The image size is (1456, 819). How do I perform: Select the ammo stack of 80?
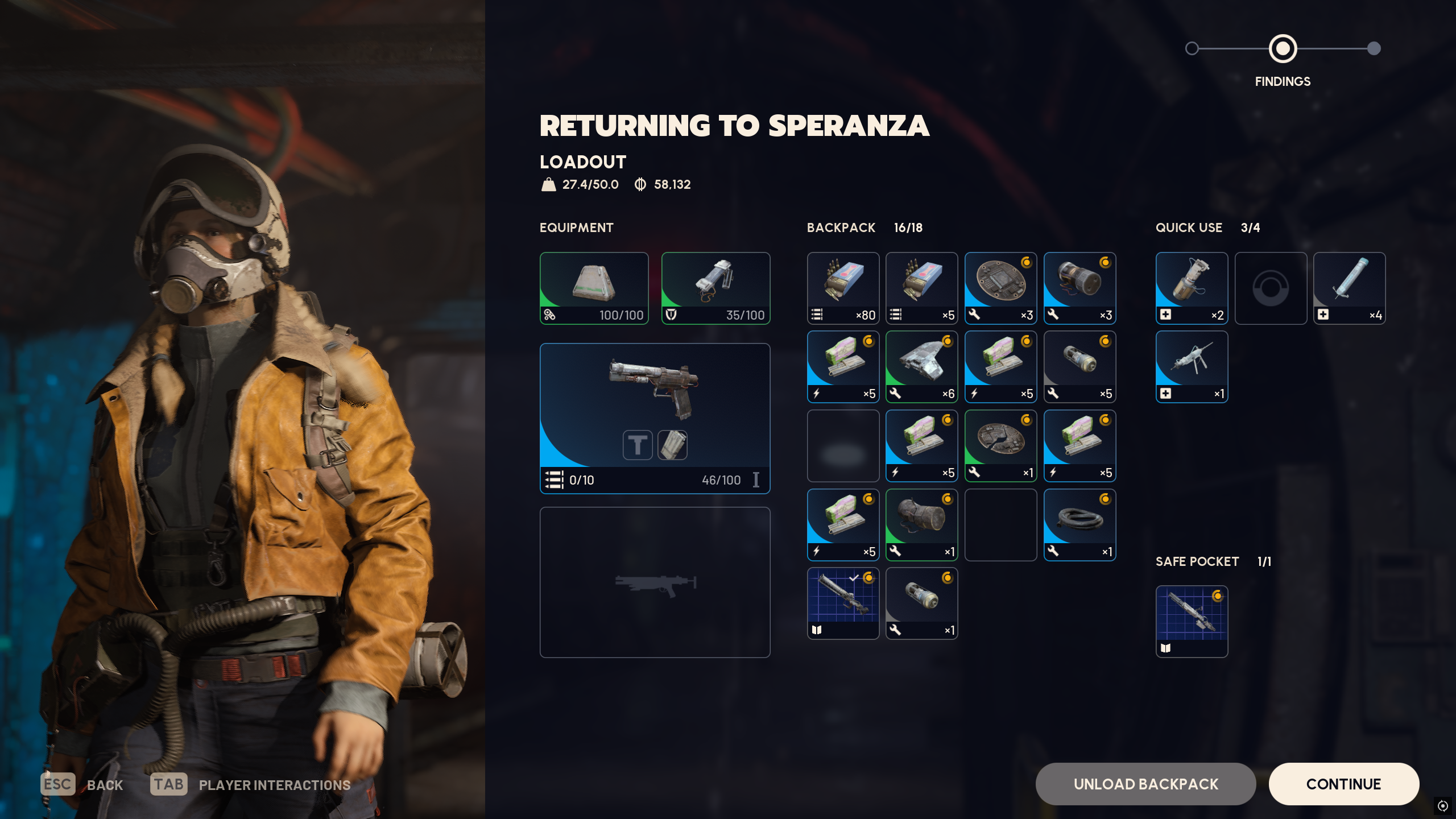coord(843,288)
